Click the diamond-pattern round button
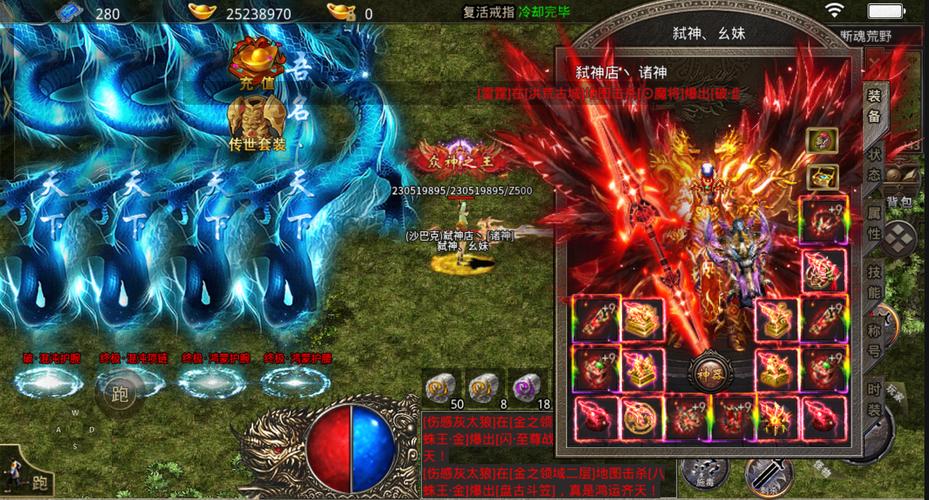 [902, 237]
